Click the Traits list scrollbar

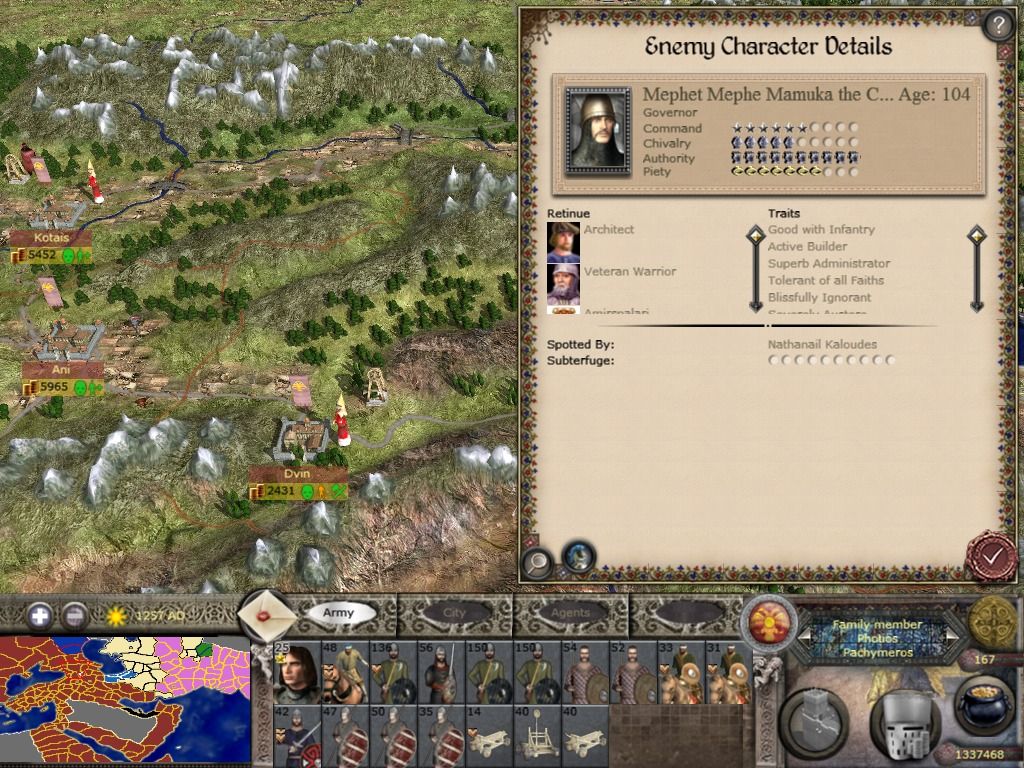976,270
